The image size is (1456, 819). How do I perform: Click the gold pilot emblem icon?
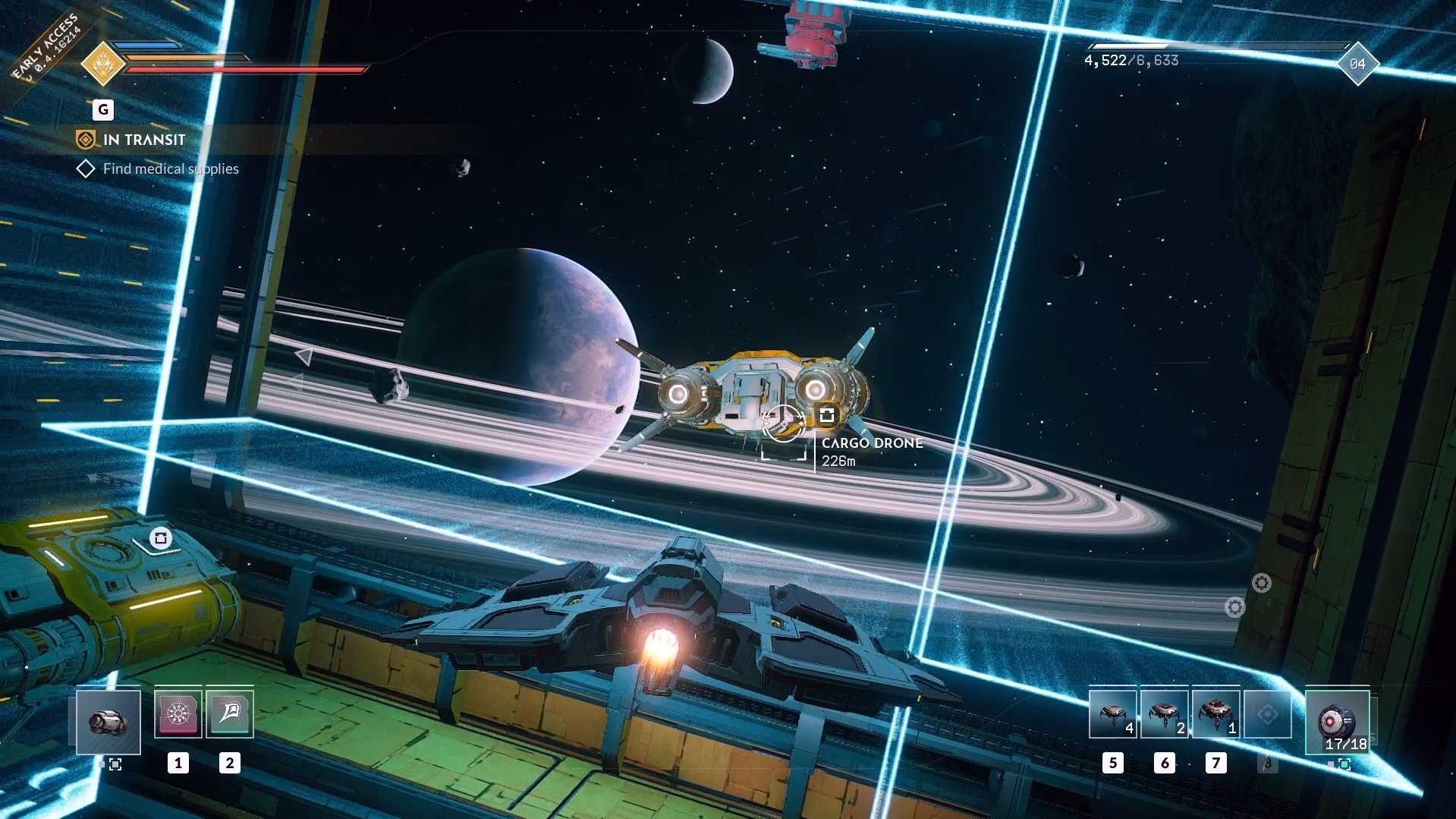pyautogui.click(x=102, y=64)
